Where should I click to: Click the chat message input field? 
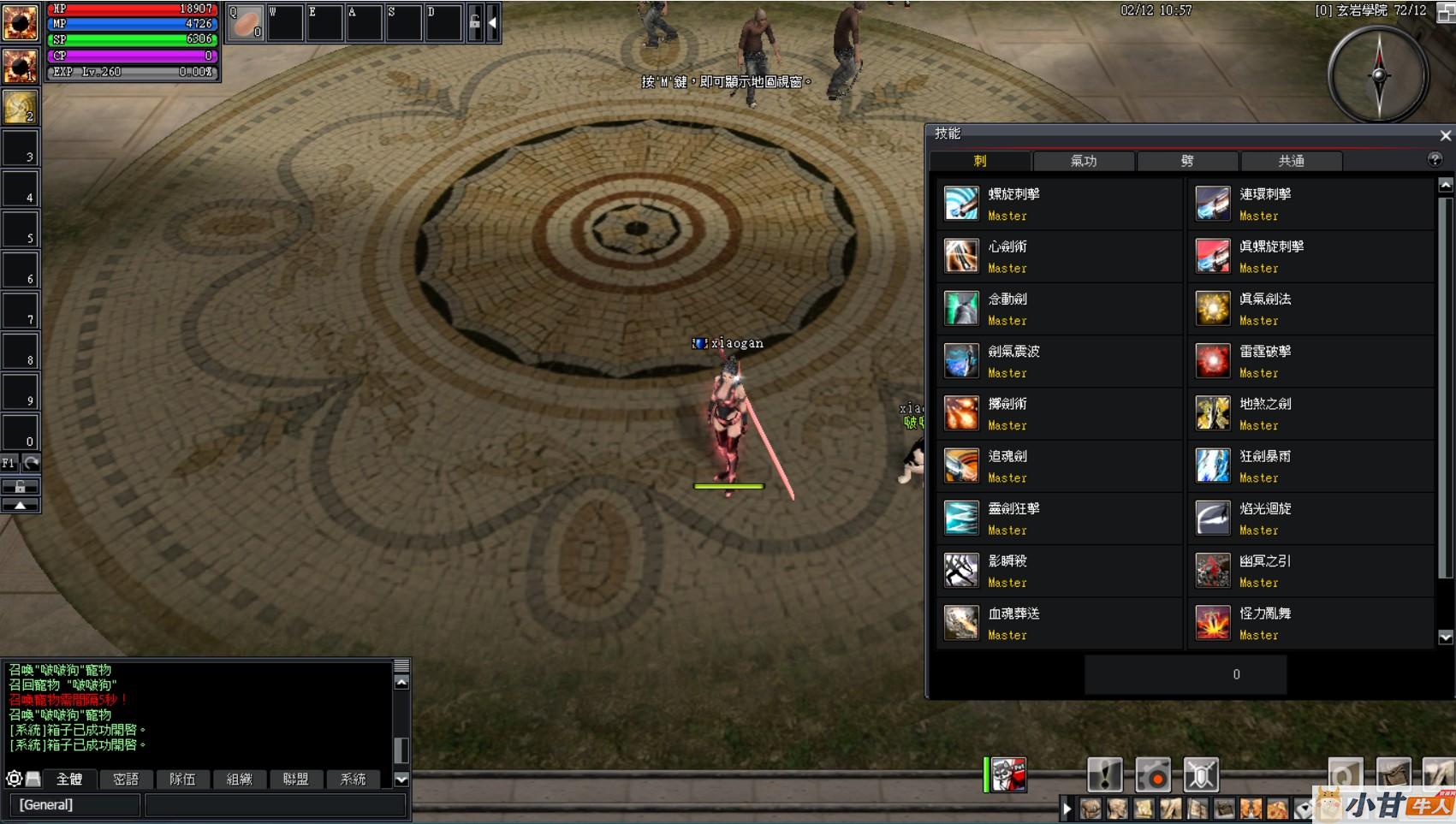pyautogui.click(x=274, y=804)
